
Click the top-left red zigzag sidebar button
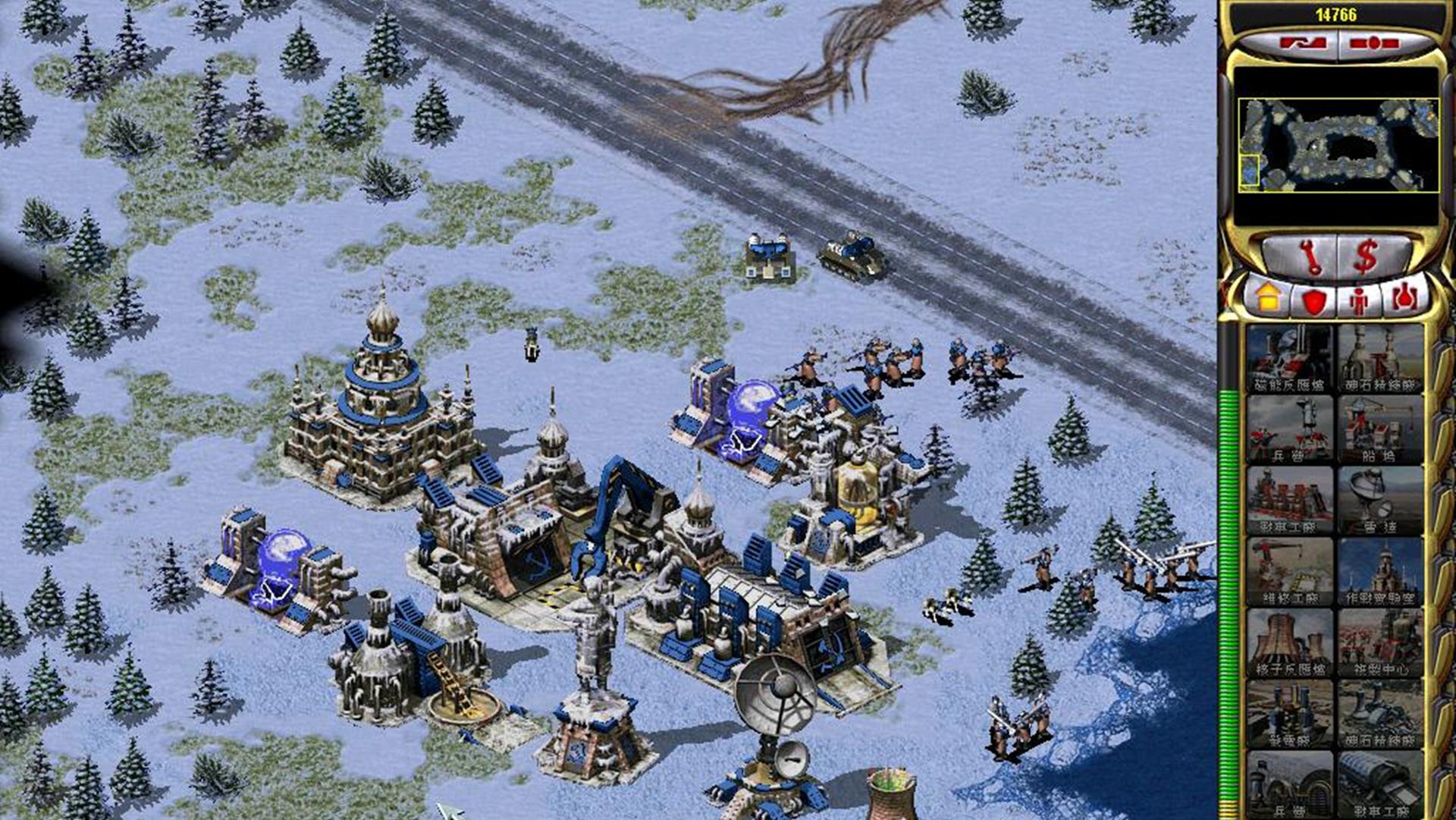click(1303, 43)
